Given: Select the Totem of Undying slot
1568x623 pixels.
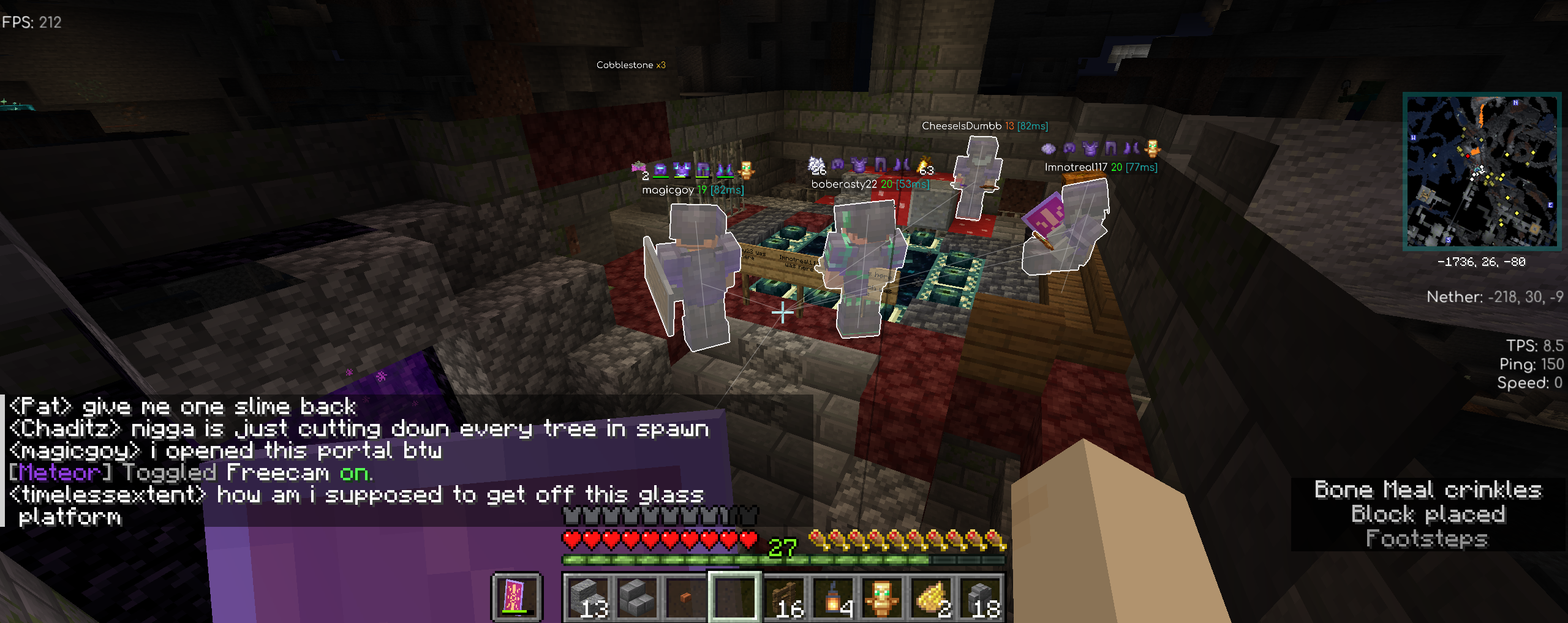Looking at the screenshot, I should (882, 597).
